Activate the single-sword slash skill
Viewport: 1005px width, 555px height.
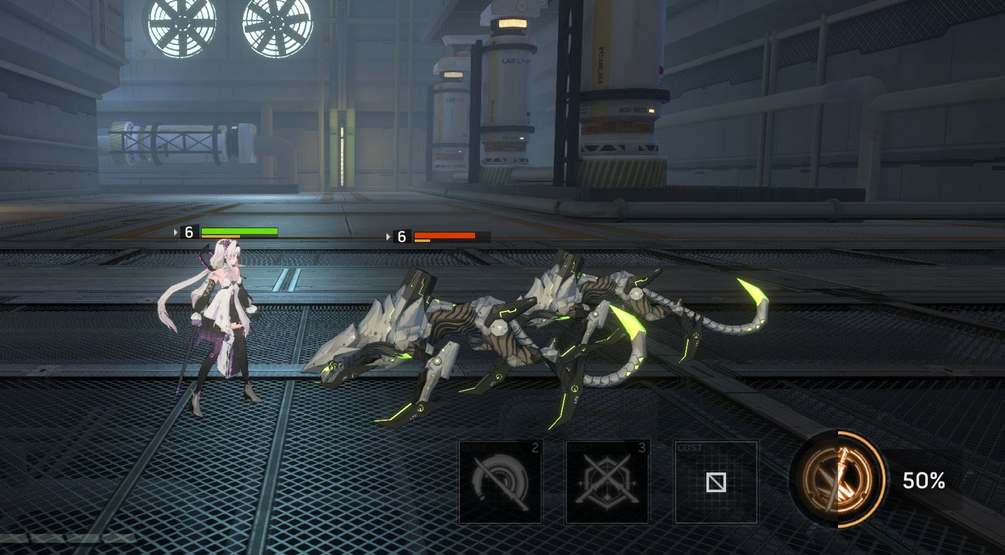500,482
